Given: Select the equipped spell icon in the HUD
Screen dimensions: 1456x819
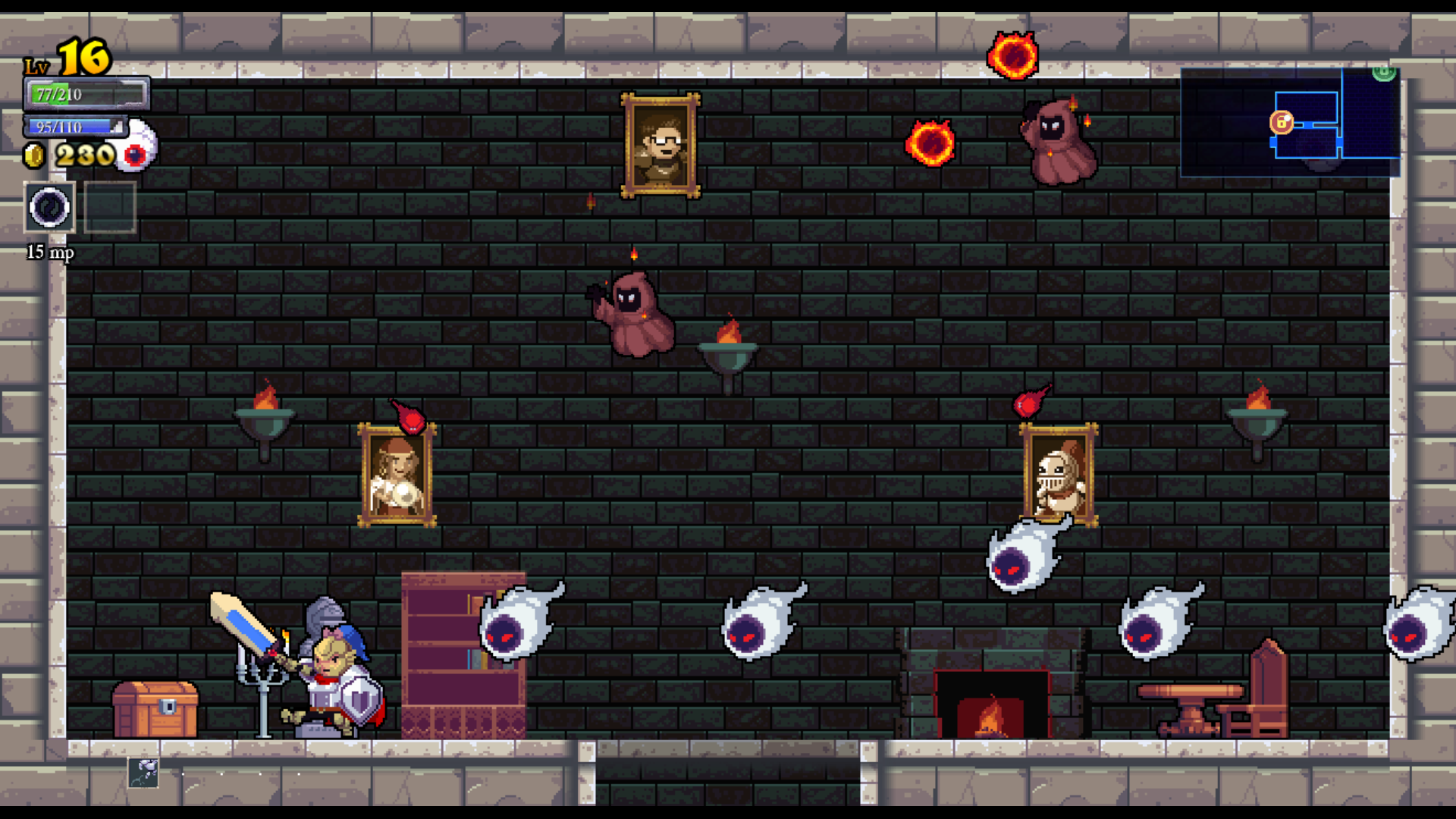Looking at the screenshot, I should (48, 206).
